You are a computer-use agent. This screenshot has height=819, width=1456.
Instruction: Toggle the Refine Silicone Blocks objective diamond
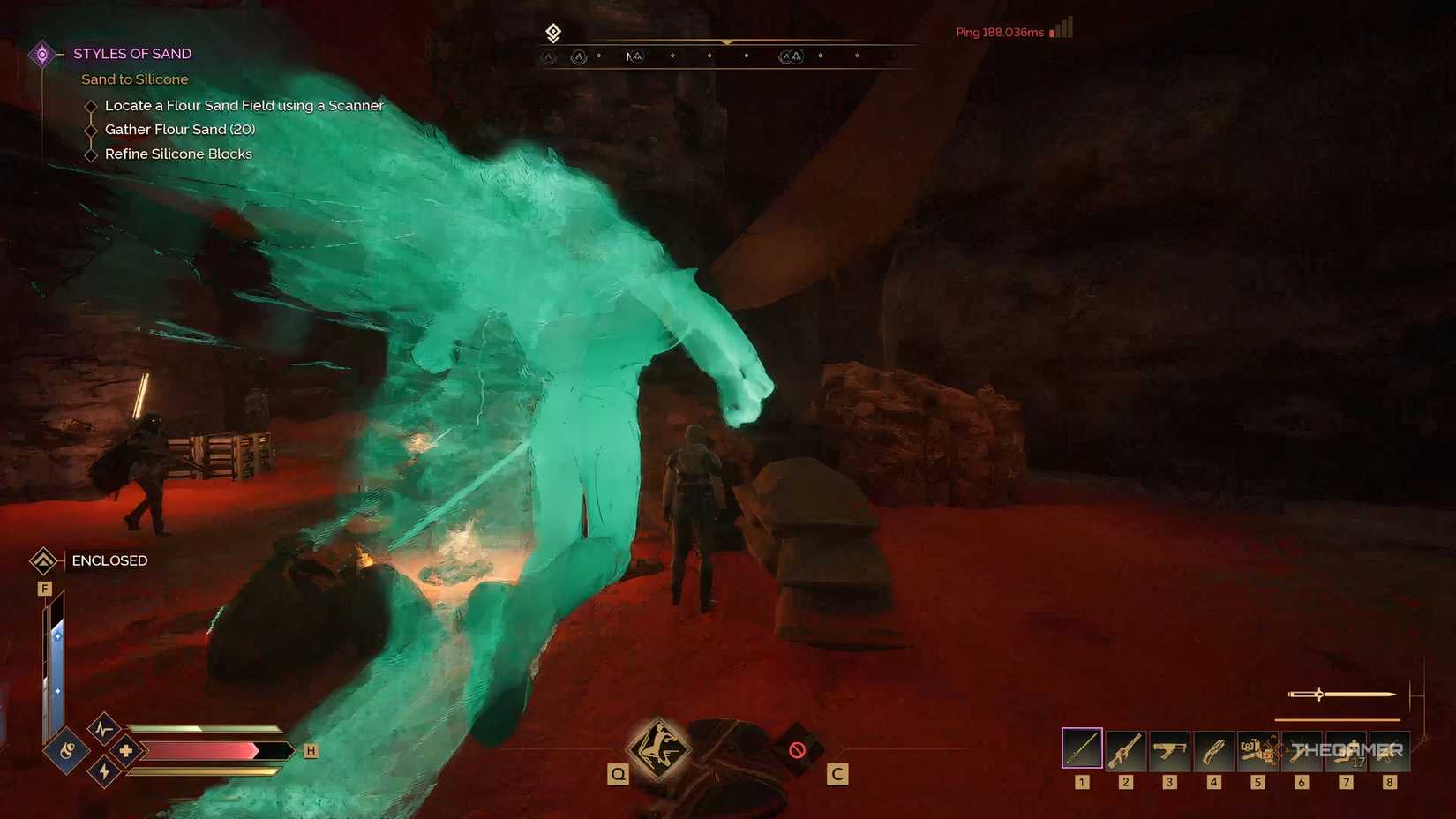pyautogui.click(x=91, y=154)
